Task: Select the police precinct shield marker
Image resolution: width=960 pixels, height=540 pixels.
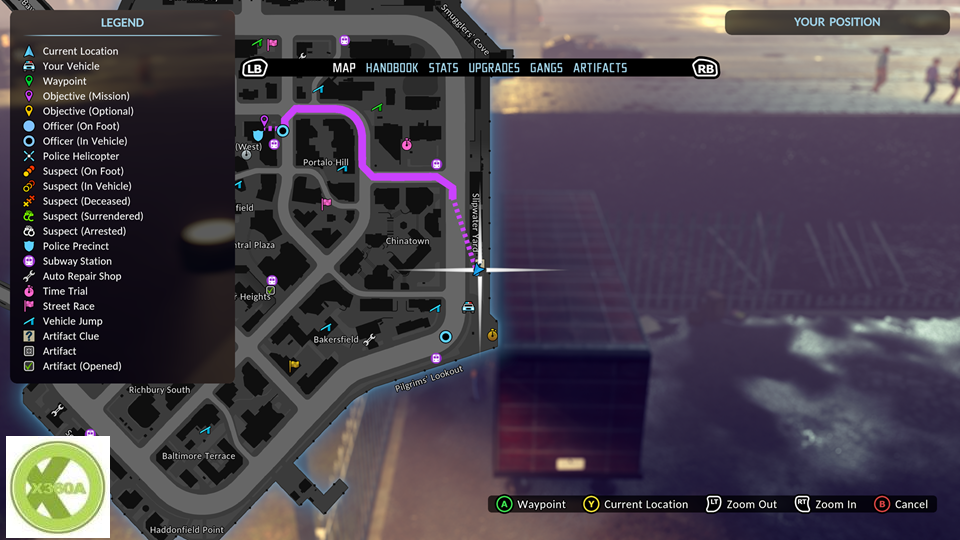Action: pyautogui.click(x=258, y=134)
